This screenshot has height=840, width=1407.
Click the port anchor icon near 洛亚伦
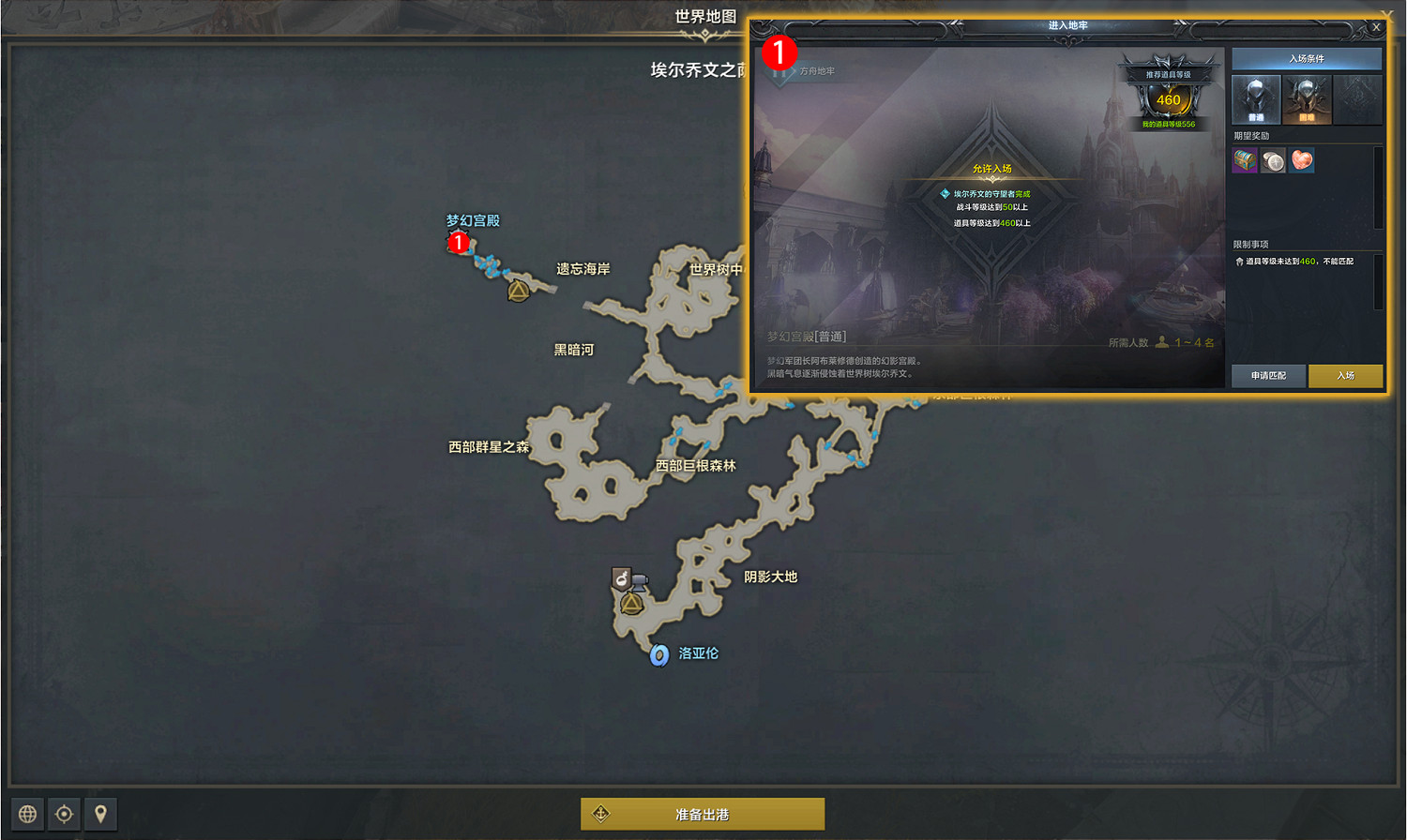tap(658, 653)
